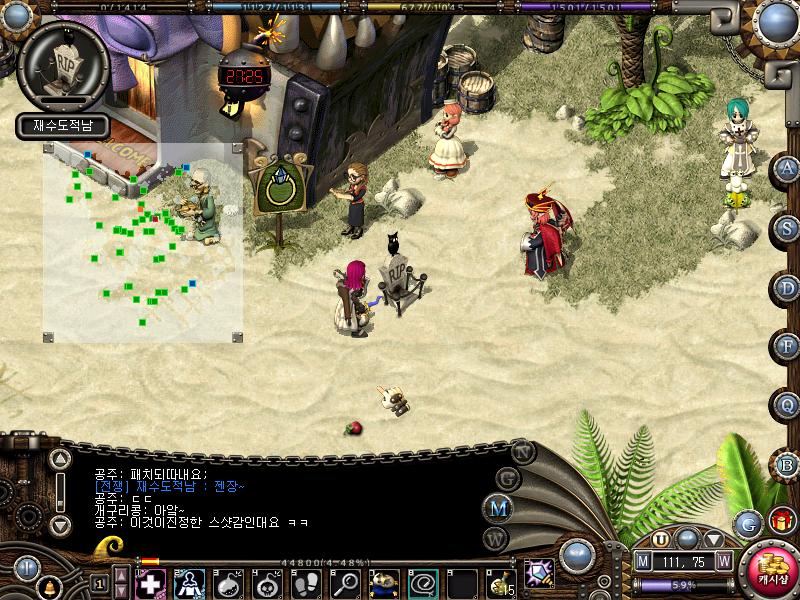Select the Q shortcut button
The height and width of the screenshot is (600, 800).
click(787, 405)
